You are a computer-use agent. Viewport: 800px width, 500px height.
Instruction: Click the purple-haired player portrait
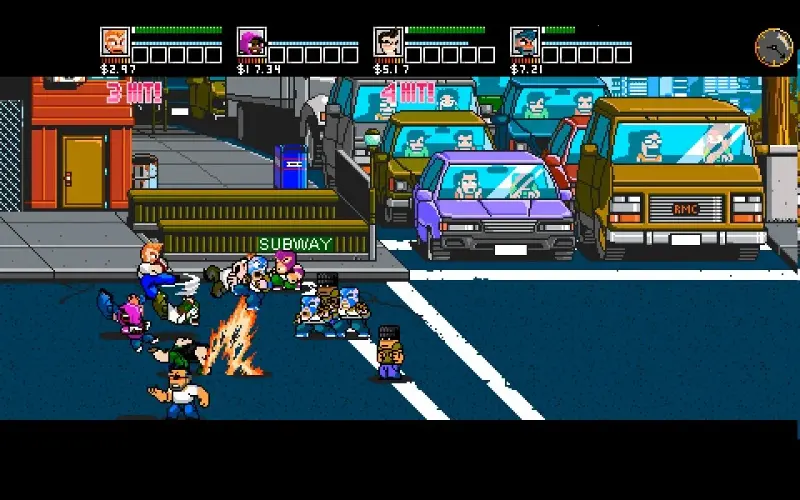251,42
